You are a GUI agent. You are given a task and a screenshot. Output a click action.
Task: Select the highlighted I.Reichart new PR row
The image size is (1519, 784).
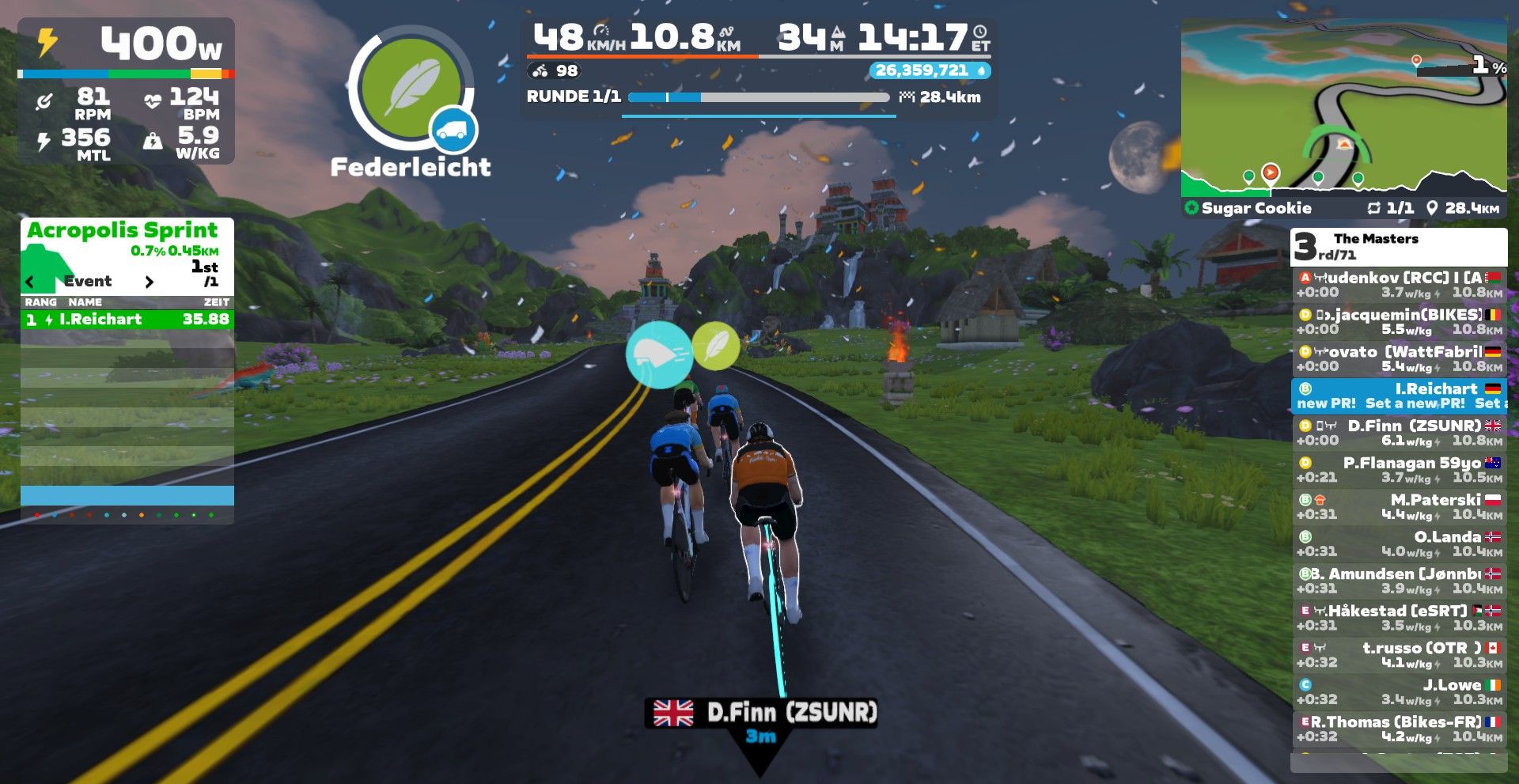pyautogui.click(x=1399, y=396)
